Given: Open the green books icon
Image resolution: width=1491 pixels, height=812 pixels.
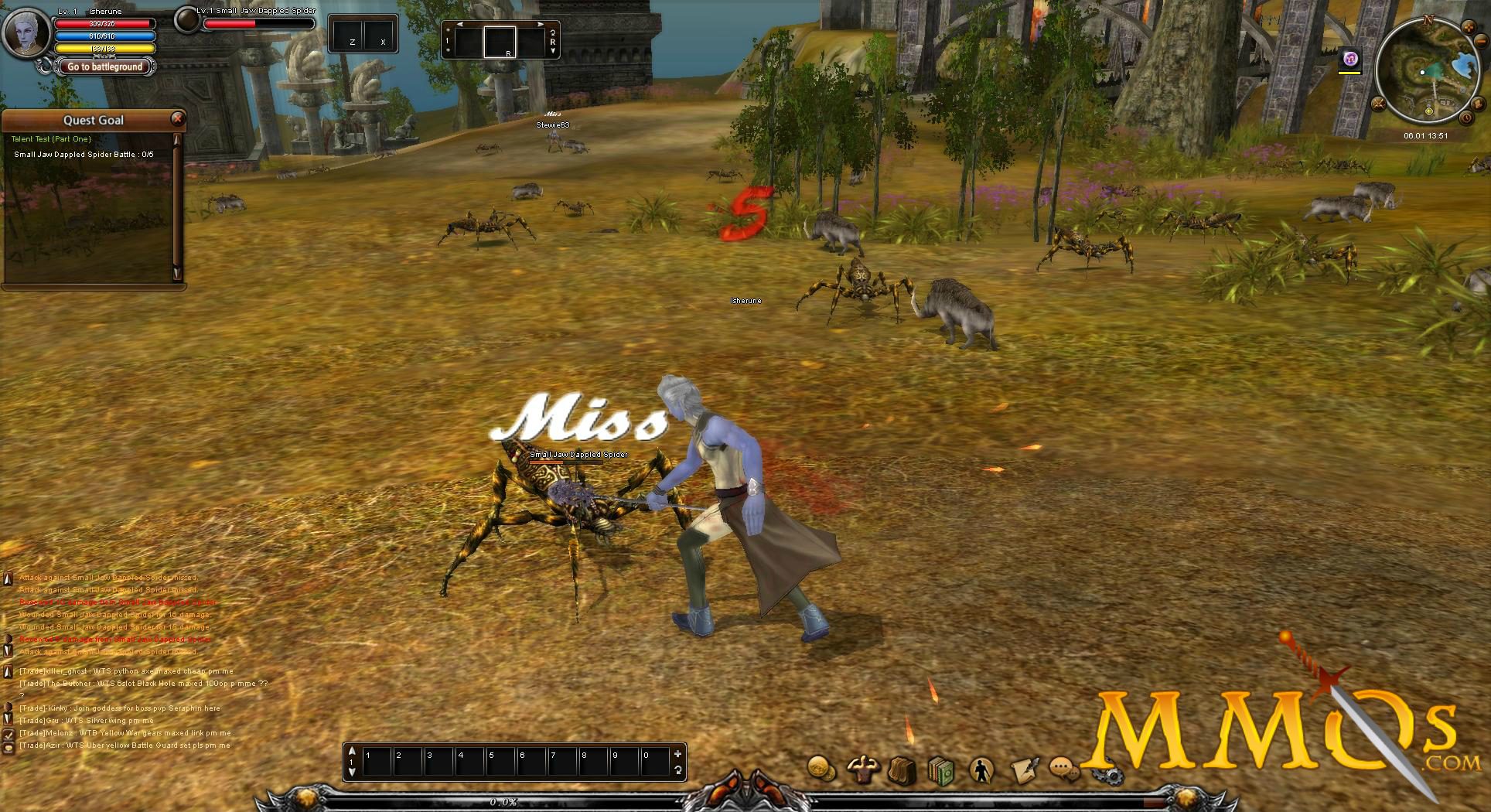Looking at the screenshot, I should coord(941,771).
